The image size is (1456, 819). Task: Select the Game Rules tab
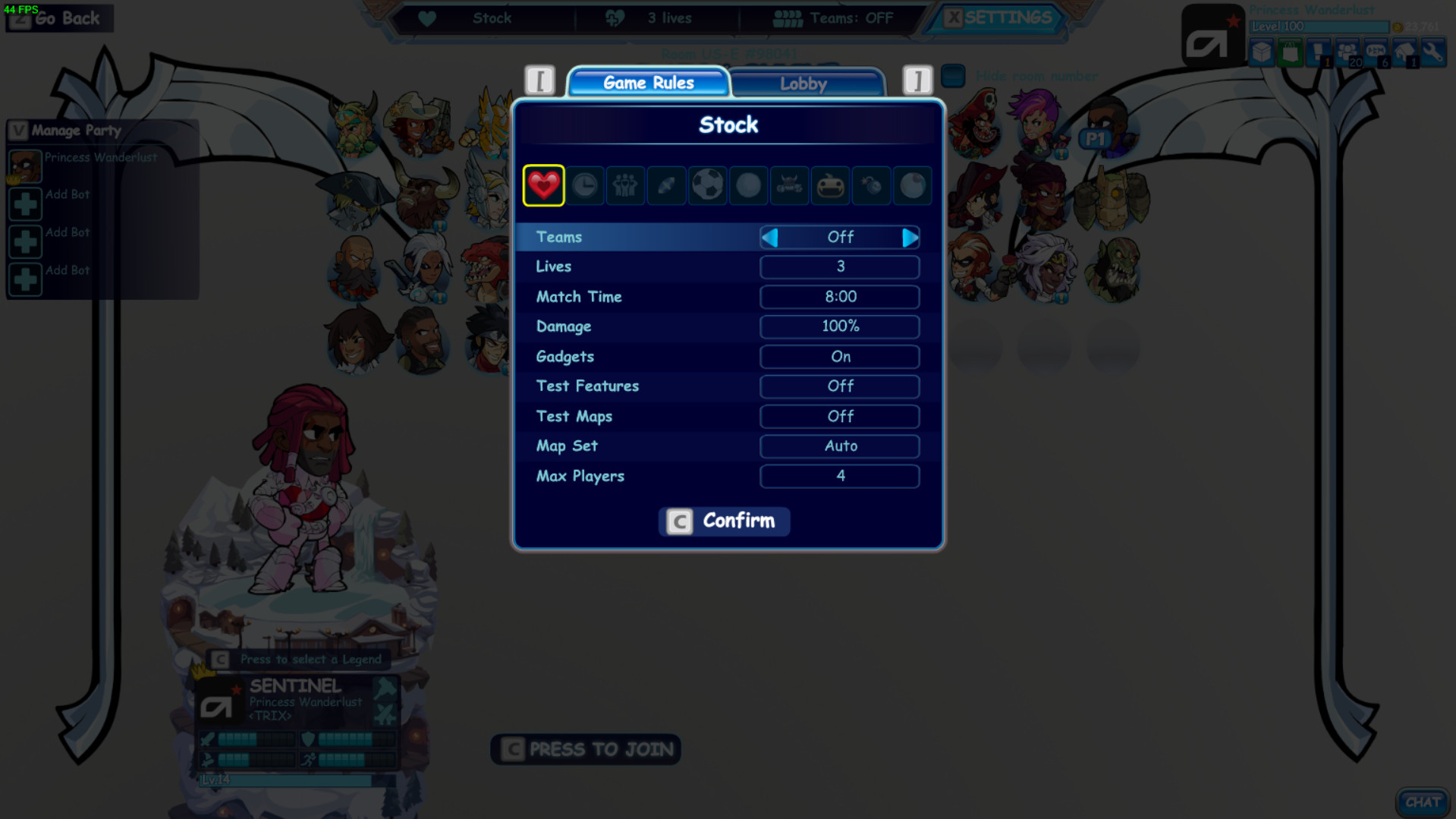649,83
